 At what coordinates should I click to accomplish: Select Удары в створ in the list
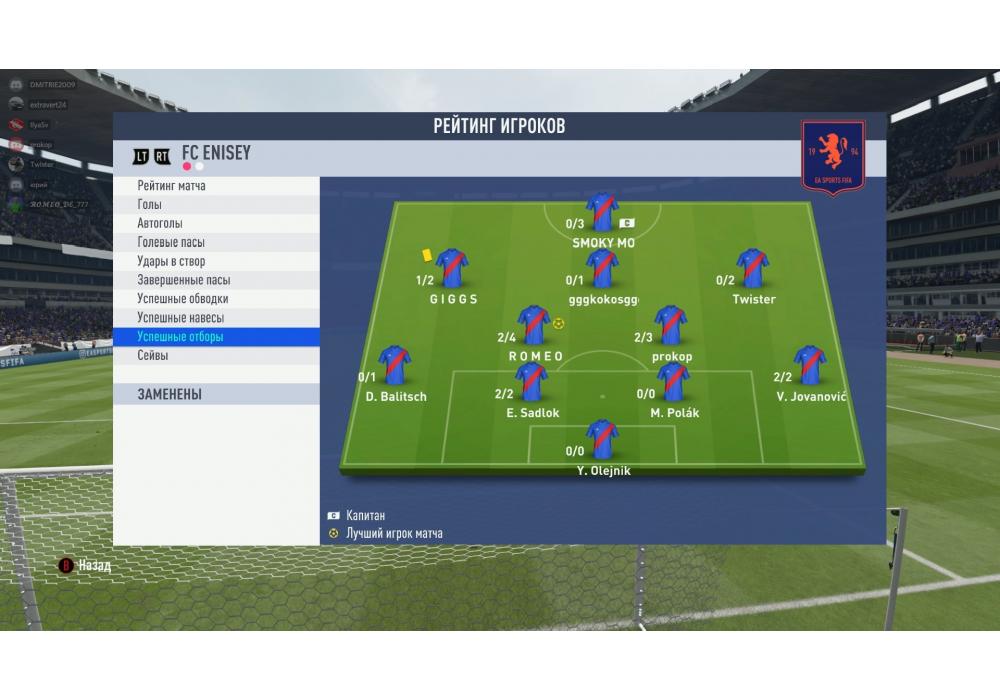[x=216, y=262]
